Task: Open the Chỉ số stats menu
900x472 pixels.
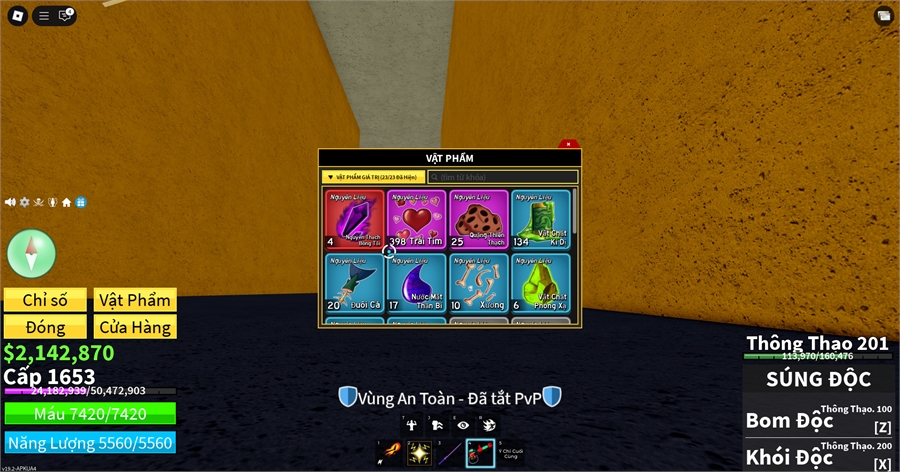Action: tap(45, 300)
